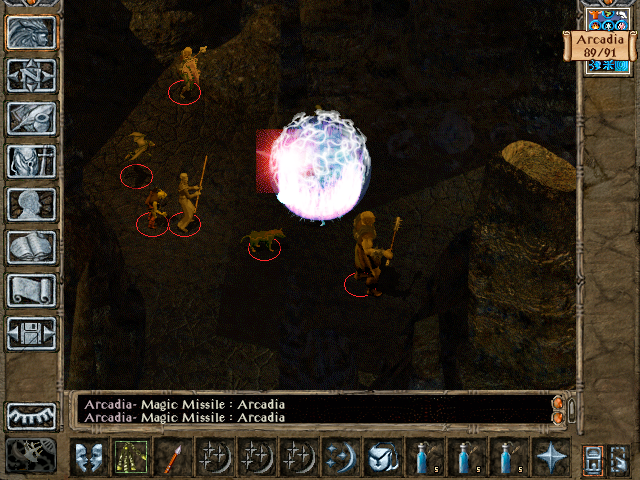This screenshot has width=640, height=480.
Task: Activate the twin masks action button
Action: [88, 457]
